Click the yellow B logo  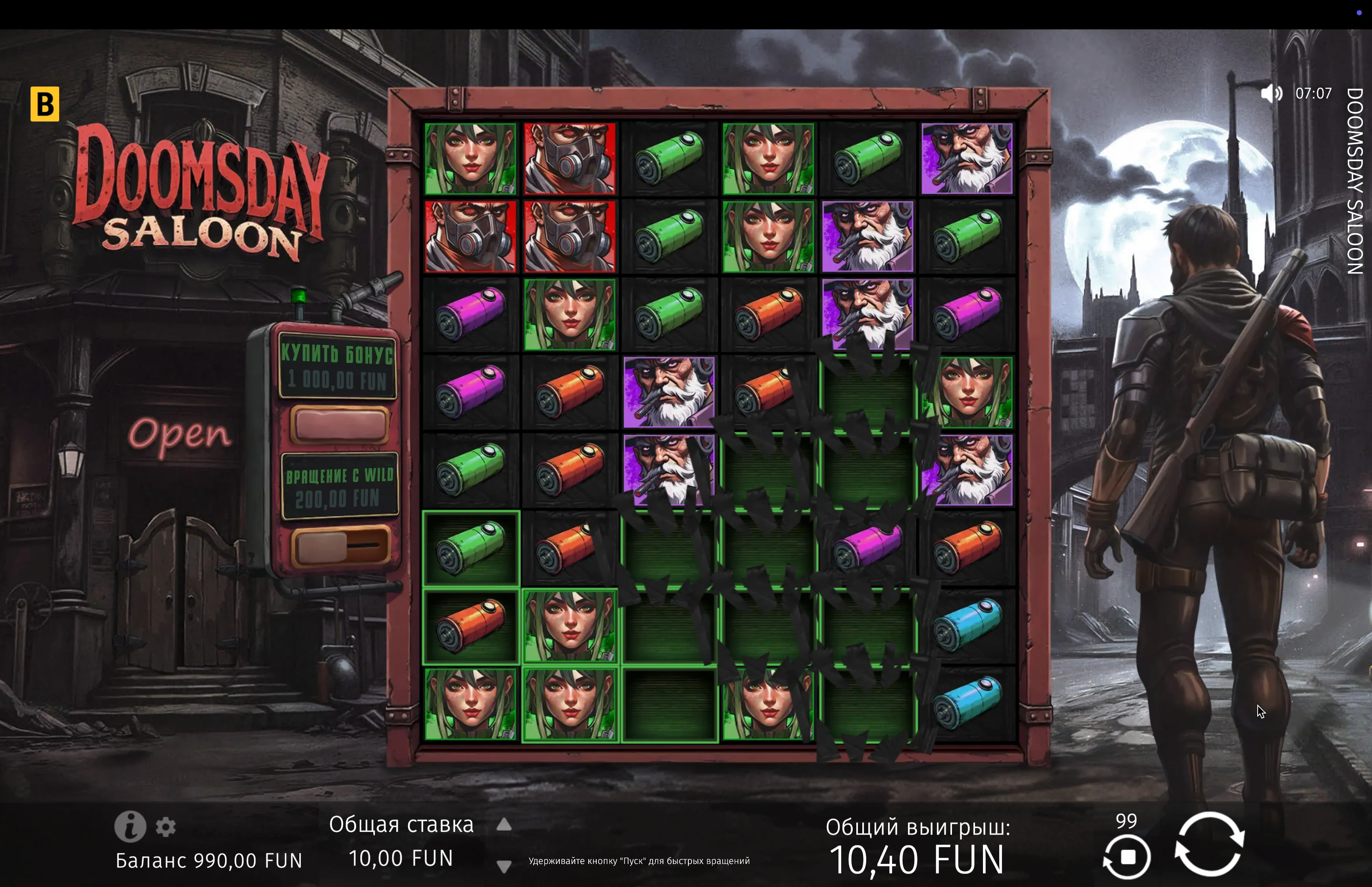tap(45, 104)
